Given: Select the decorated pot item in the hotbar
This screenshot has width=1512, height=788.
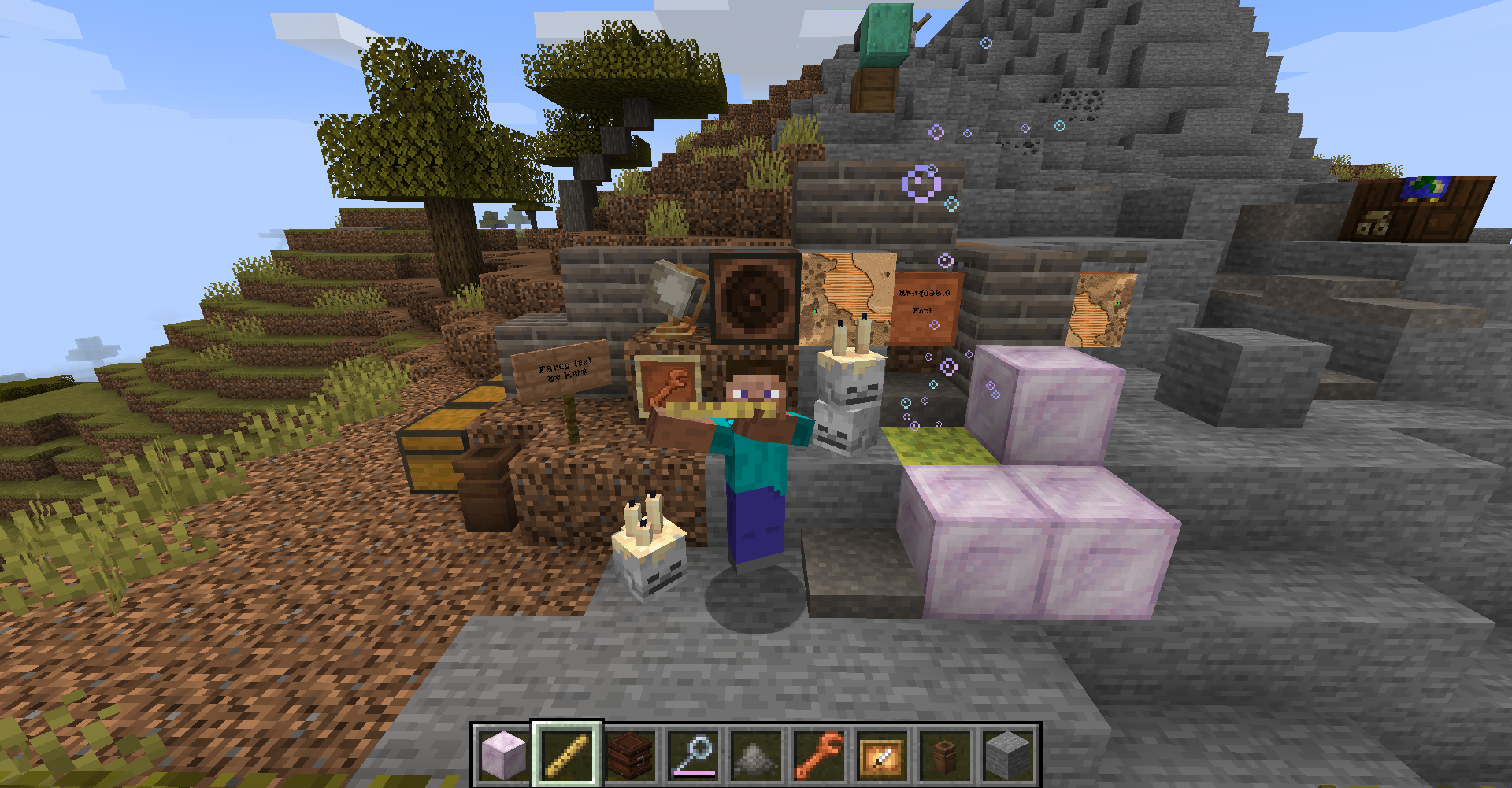Looking at the screenshot, I should click(948, 752).
